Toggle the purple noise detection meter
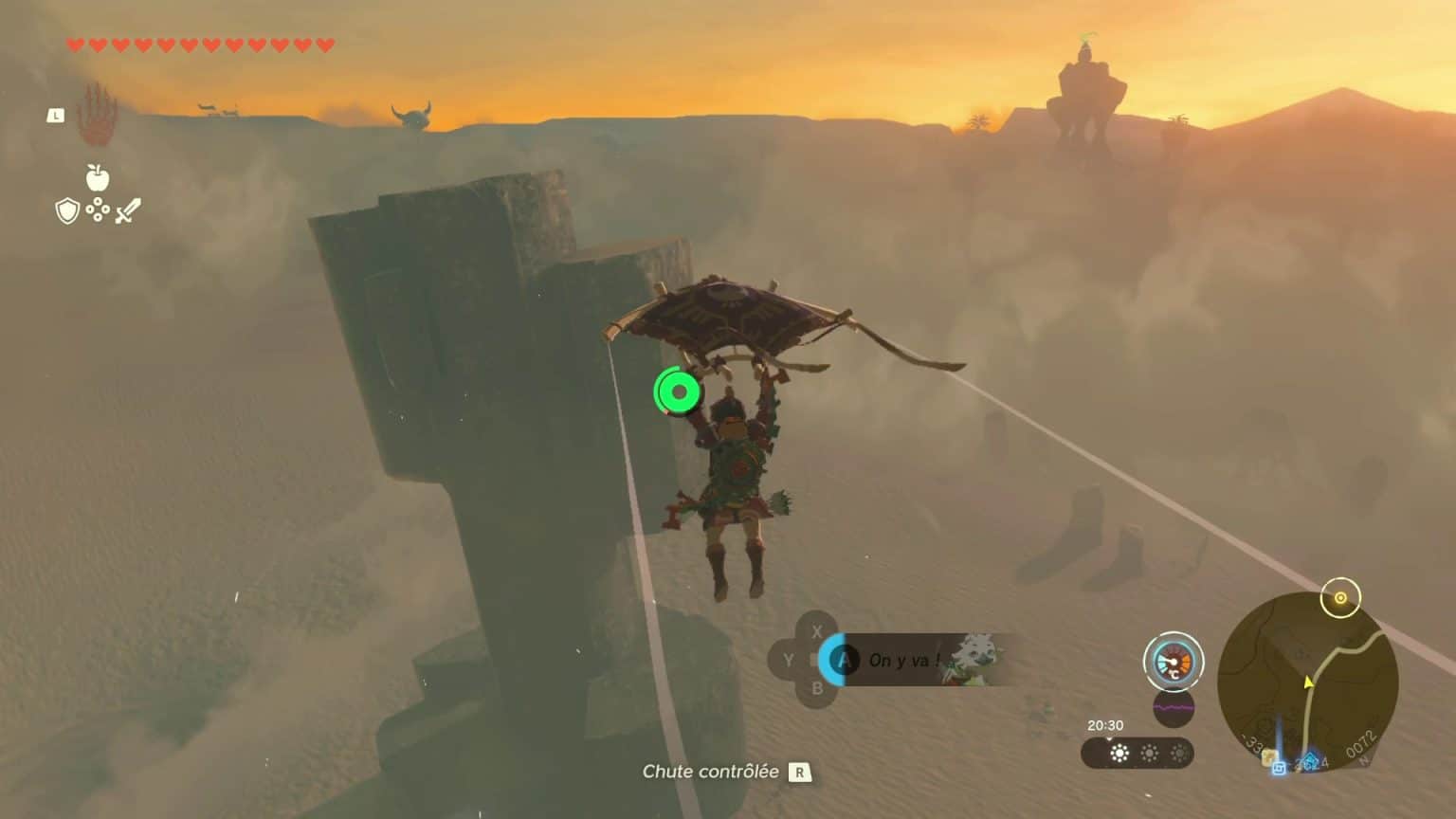1456x819 pixels. (1174, 708)
